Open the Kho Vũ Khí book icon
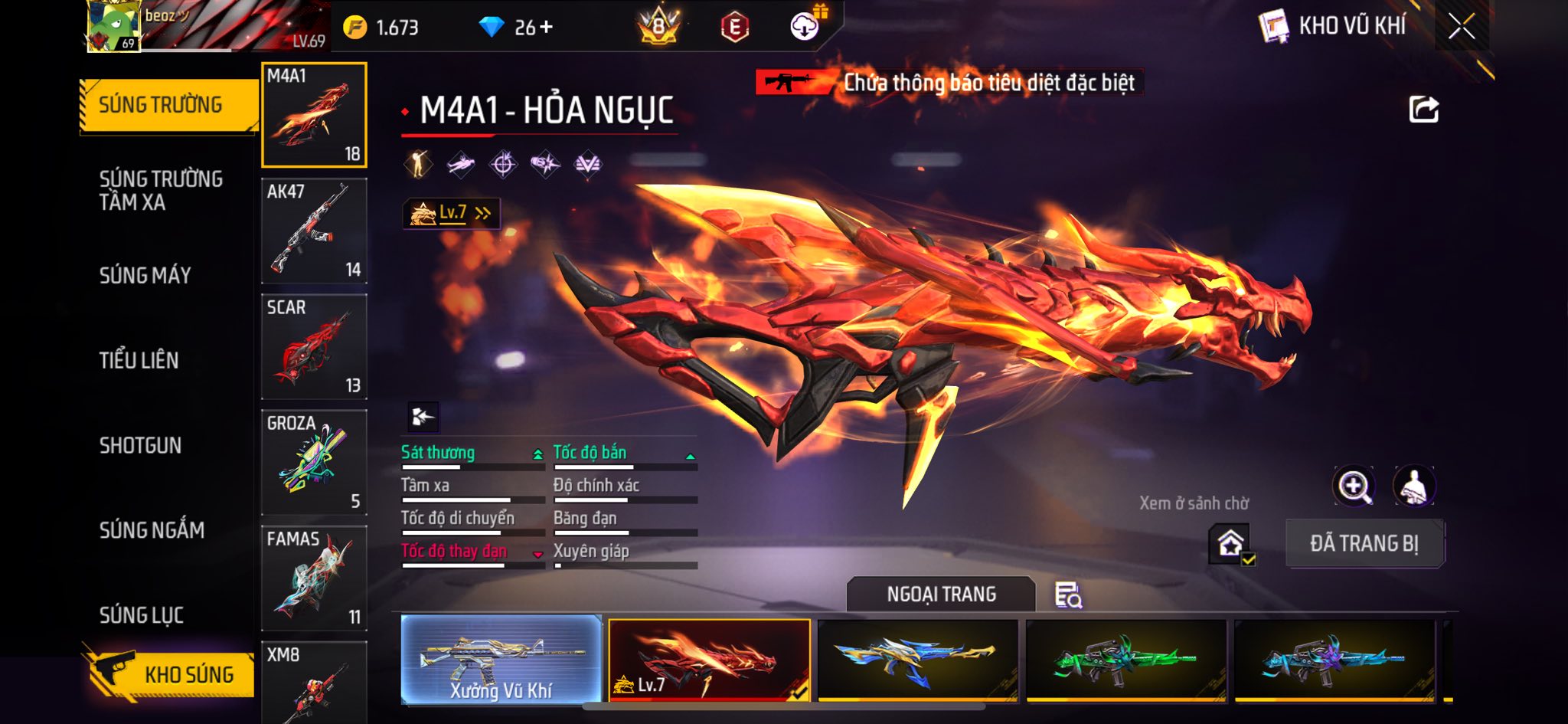Image resolution: width=1568 pixels, height=724 pixels. 1274,27
